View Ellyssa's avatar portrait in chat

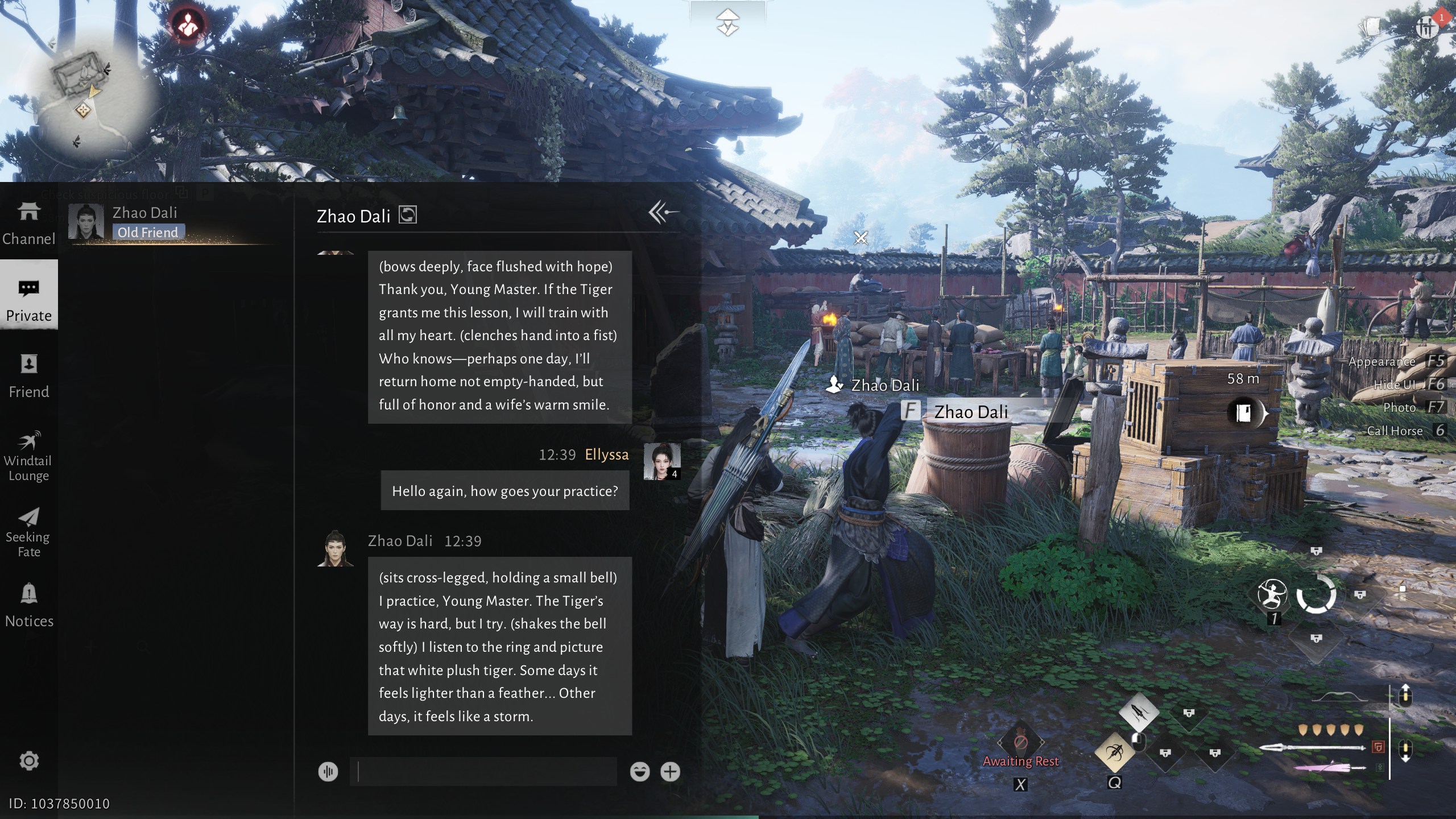pos(661,461)
